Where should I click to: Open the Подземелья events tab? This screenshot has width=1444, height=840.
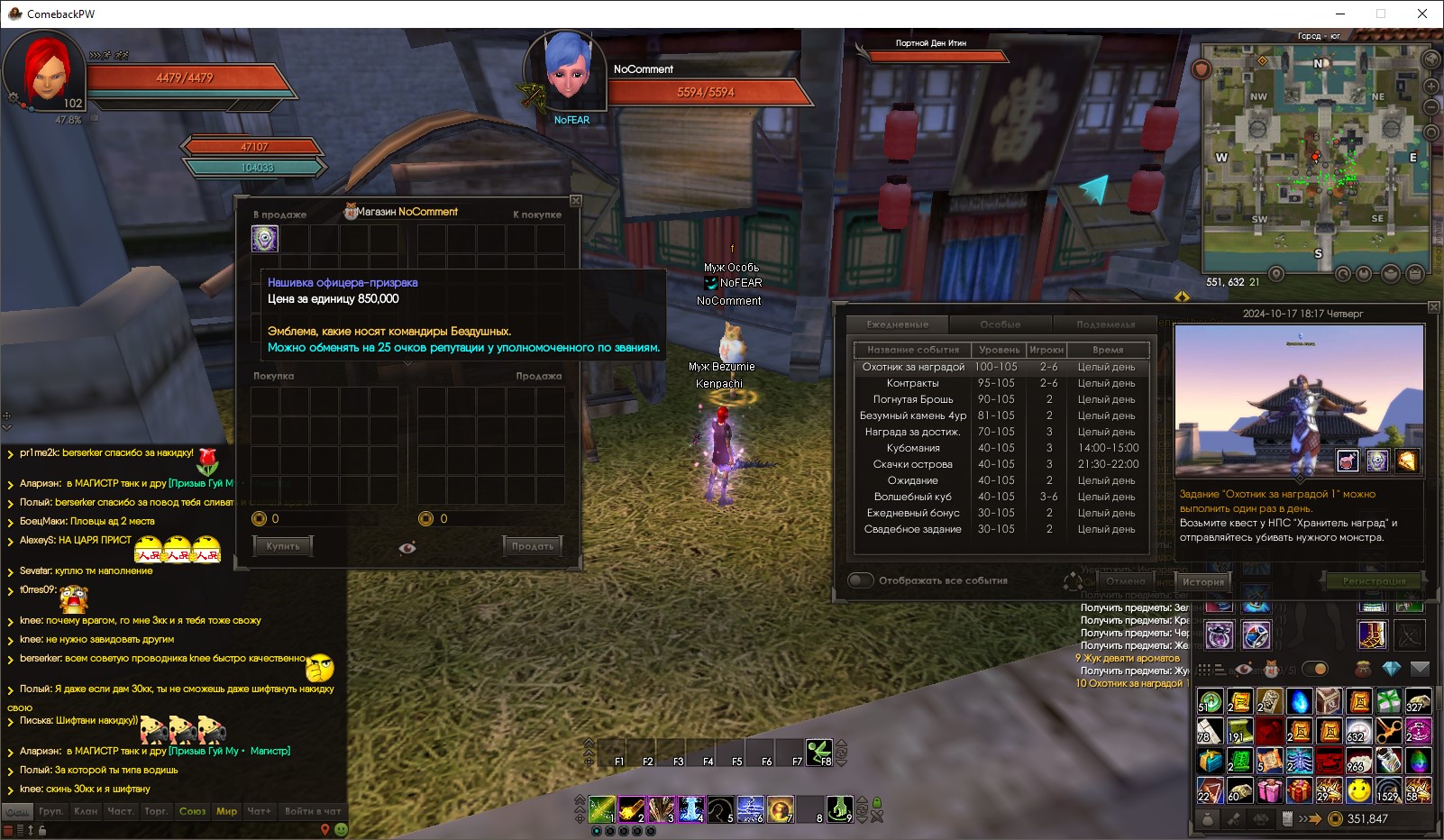1105,324
